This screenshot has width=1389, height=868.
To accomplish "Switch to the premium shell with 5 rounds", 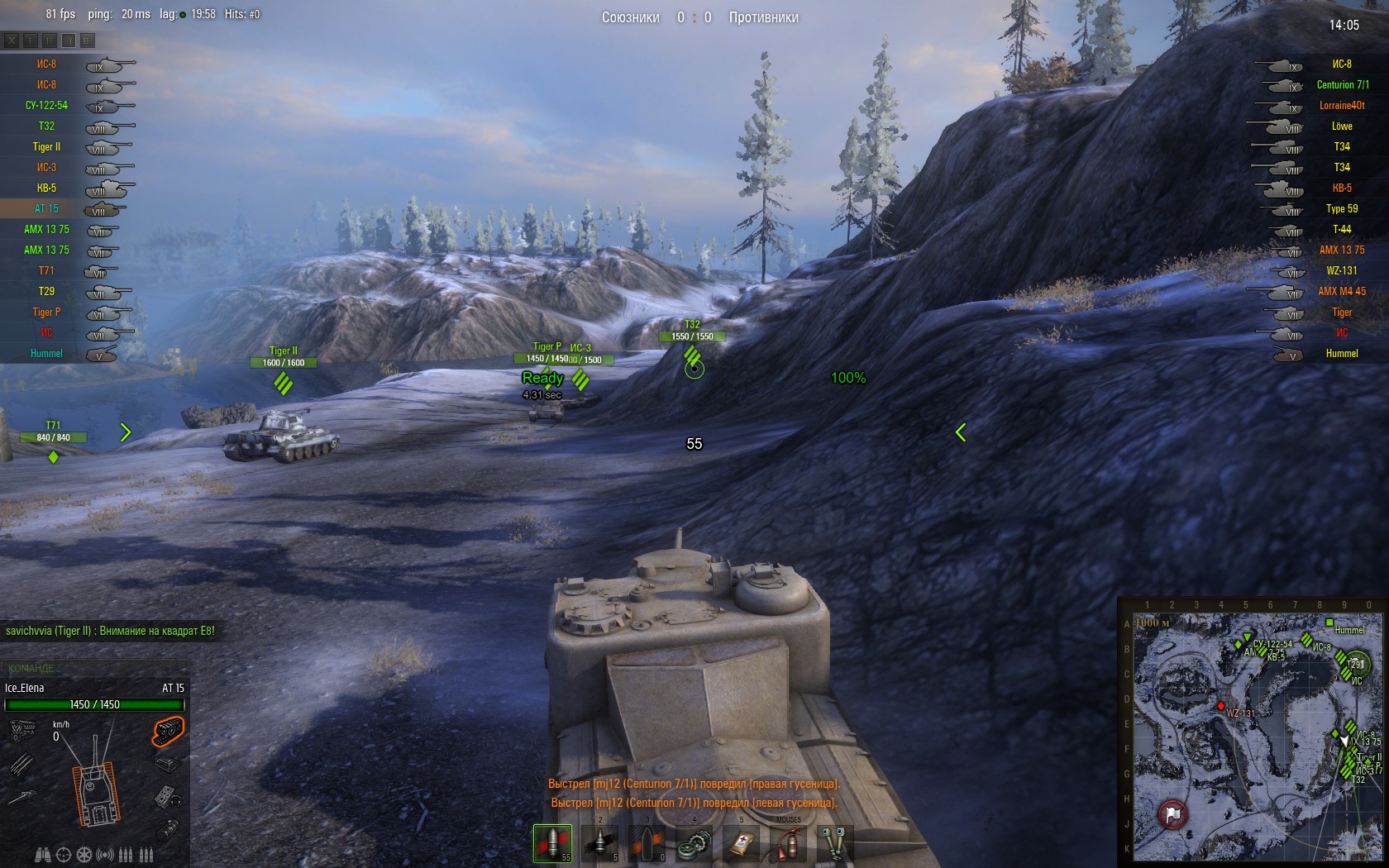I will [x=599, y=842].
